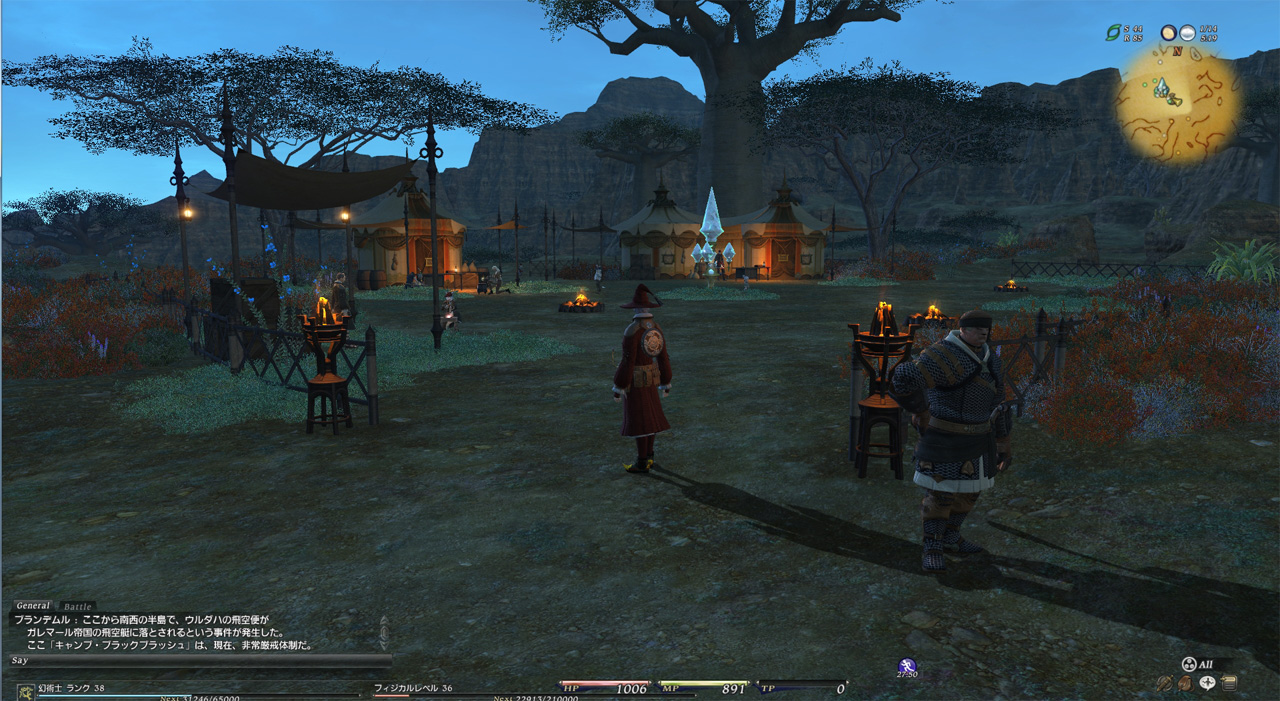The height and width of the screenshot is (701, 1280).
Task: Open the leather bag inventory
Action: [x=1185, y=684]
